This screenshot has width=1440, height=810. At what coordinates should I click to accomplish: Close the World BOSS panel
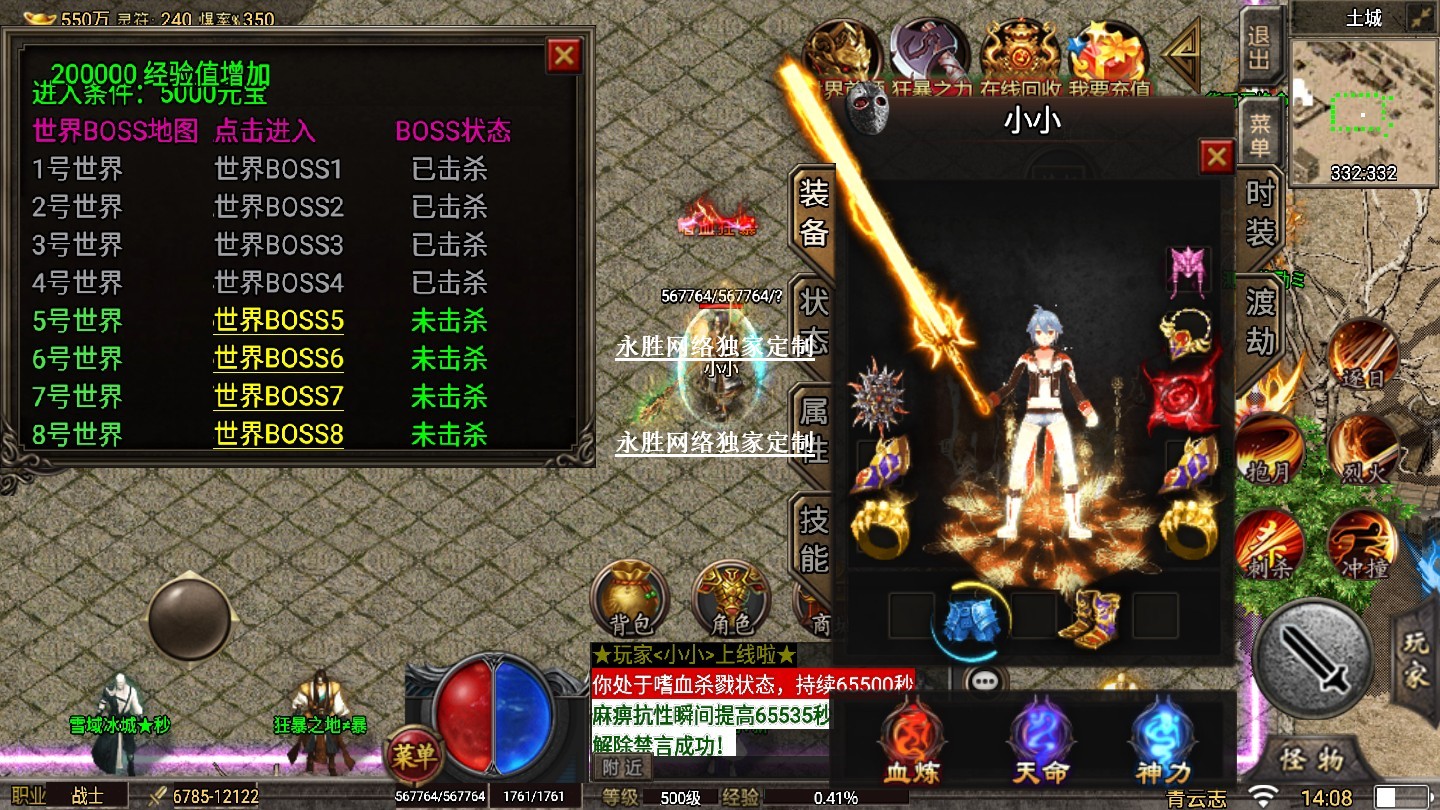(x=564, y=55)
